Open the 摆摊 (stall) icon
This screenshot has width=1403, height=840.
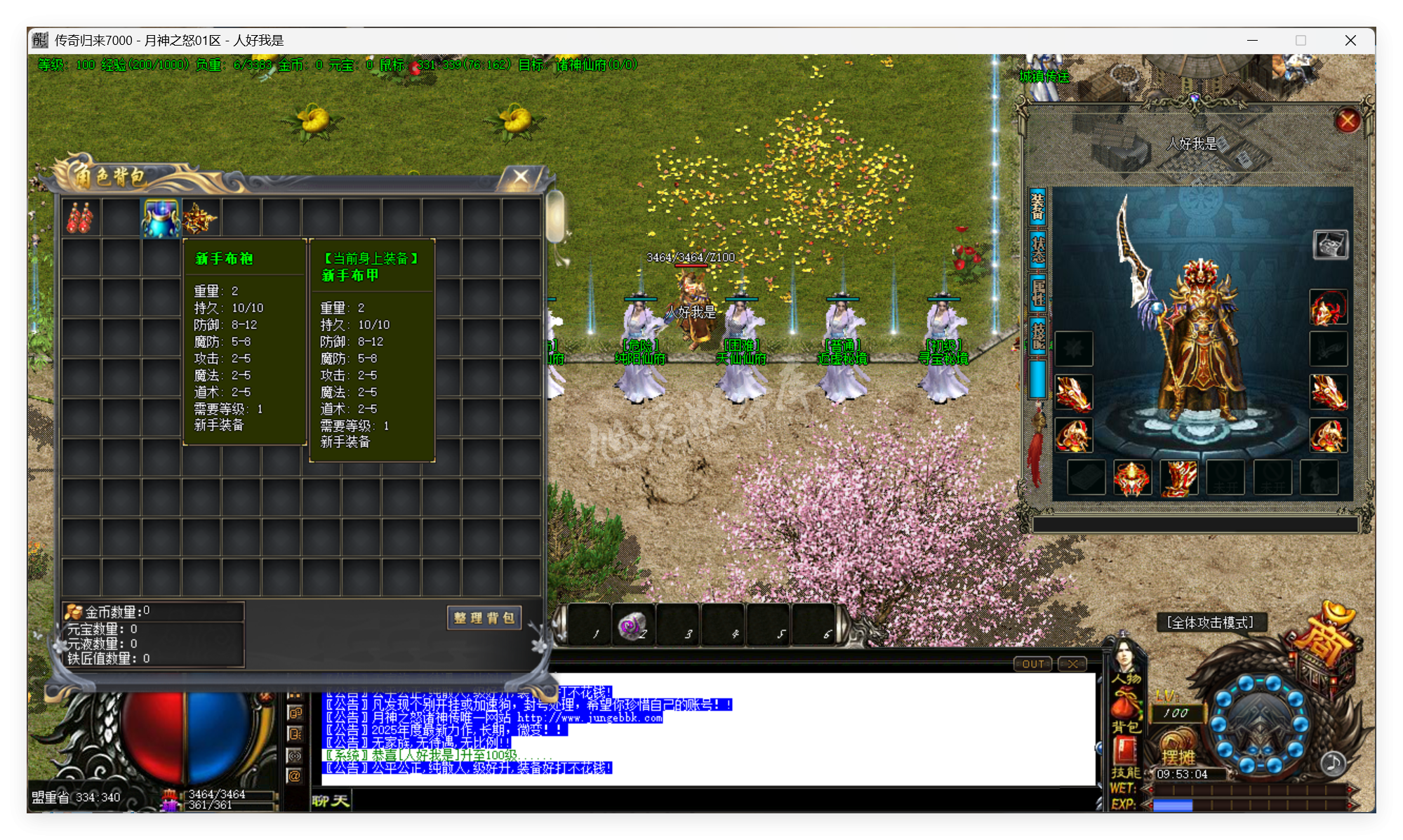point(1178,756)
